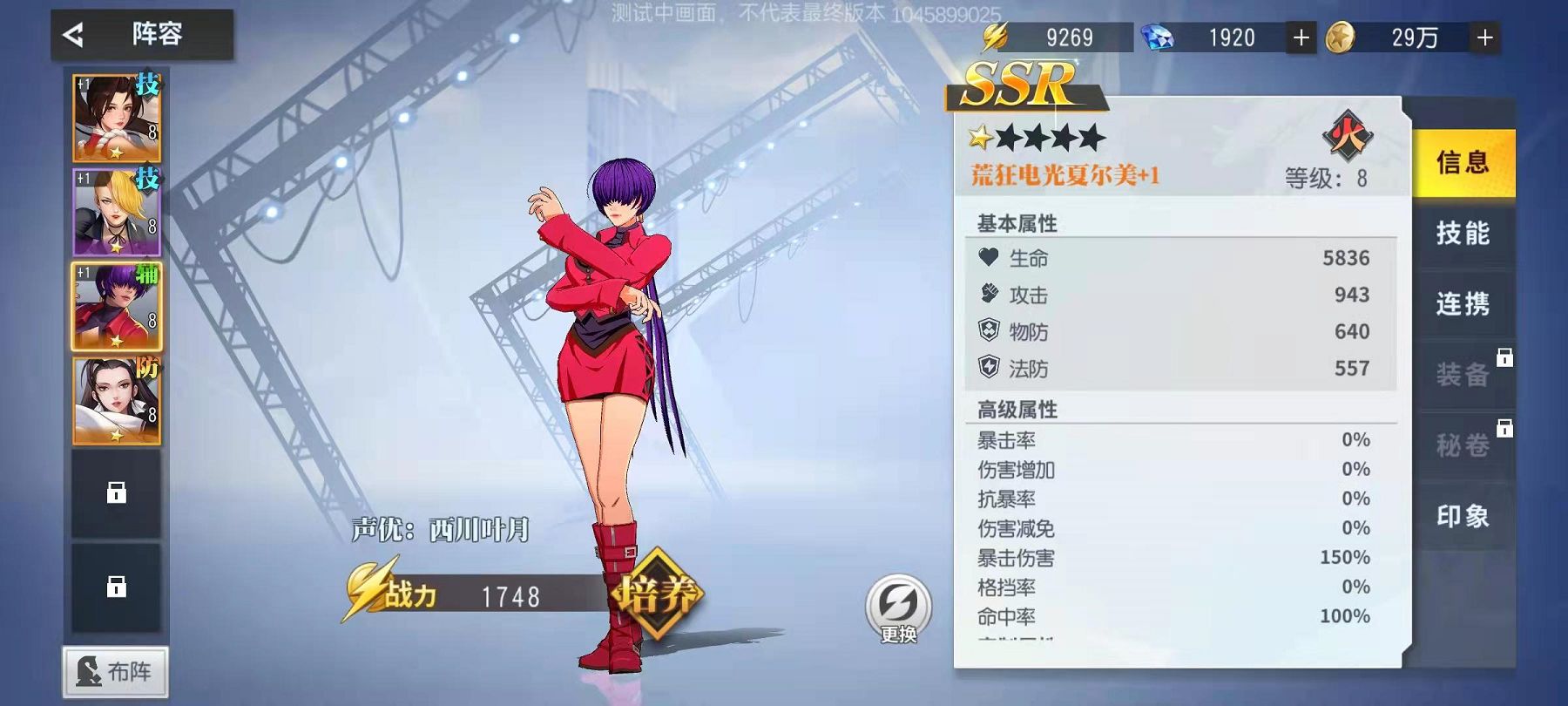Viewport: 1568px width, 706px height.
Task: Select the purple-haired Shermie portrait
Action: click(117, 306)
